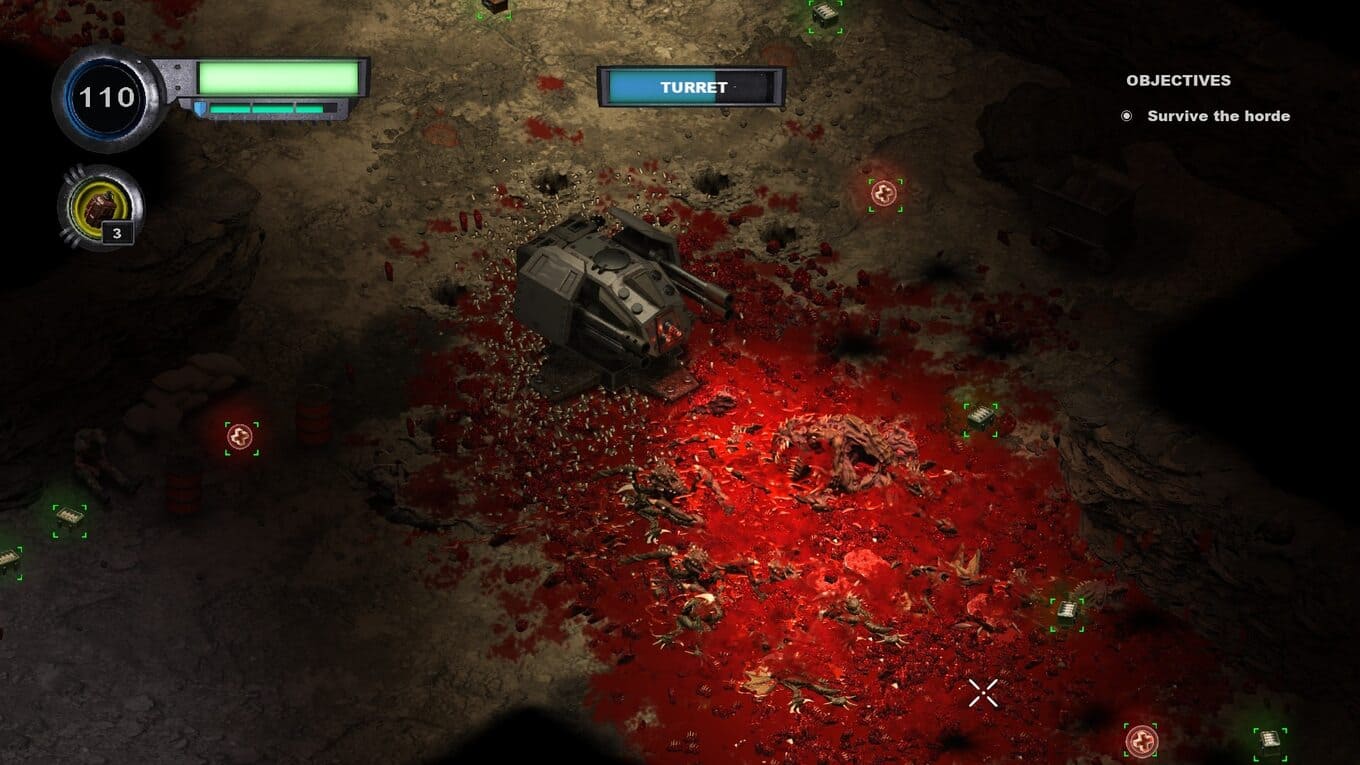The height and width of the screenshot is (765, 1360).
Task: Open the OBJECTIVES tracker heading
Action: (1178, 80)
